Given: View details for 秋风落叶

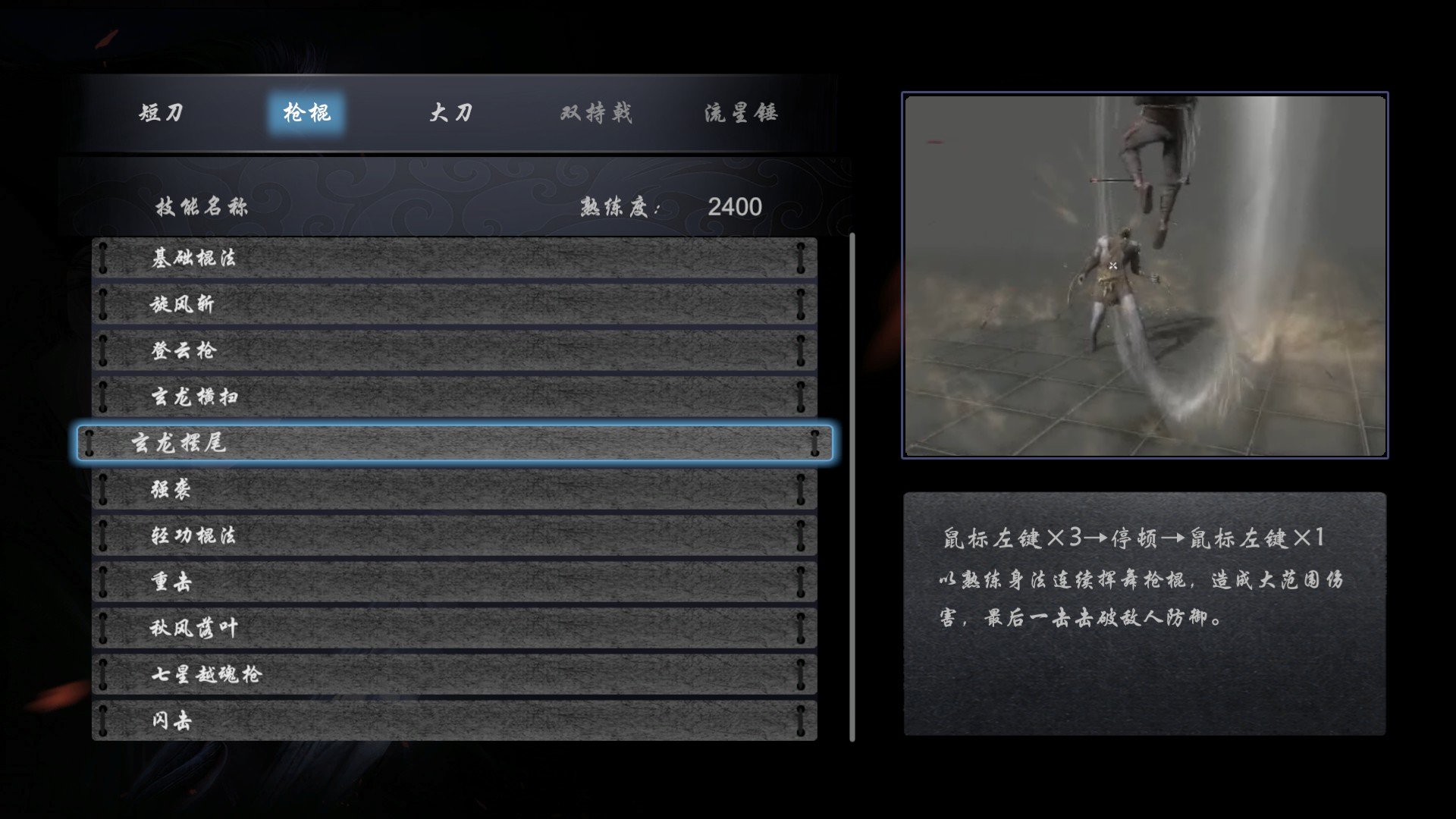Looking at the screenshot, I should pyautogui.click(x=455, y=629).
